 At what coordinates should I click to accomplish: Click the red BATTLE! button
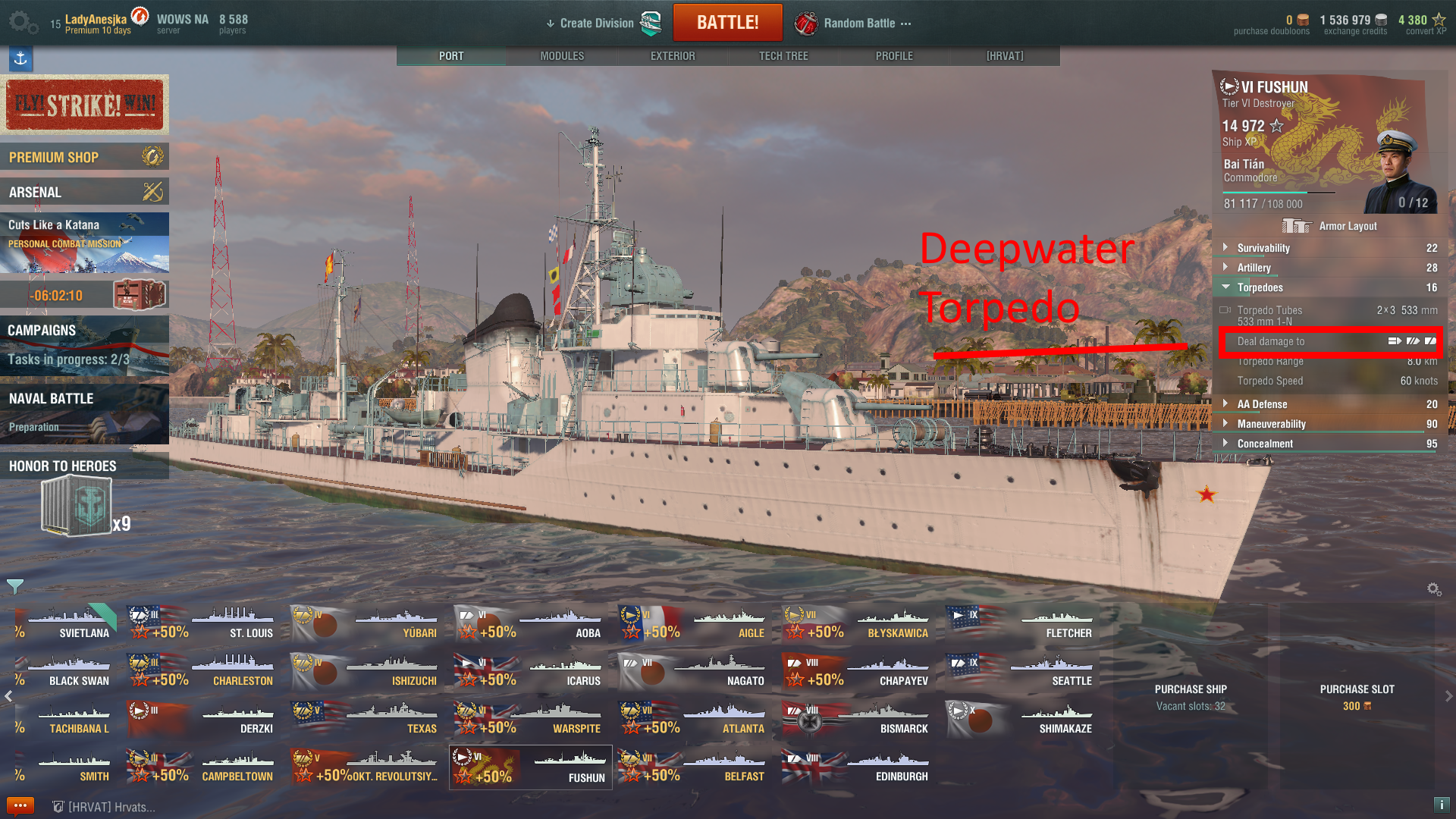click(x=727, y=23)
